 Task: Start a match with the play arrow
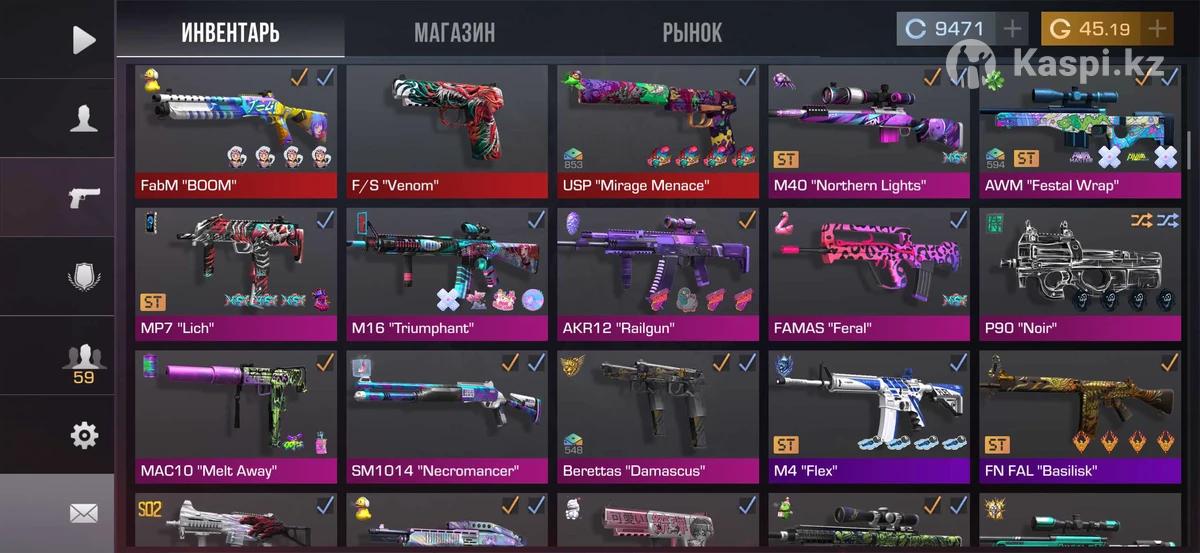84,39
